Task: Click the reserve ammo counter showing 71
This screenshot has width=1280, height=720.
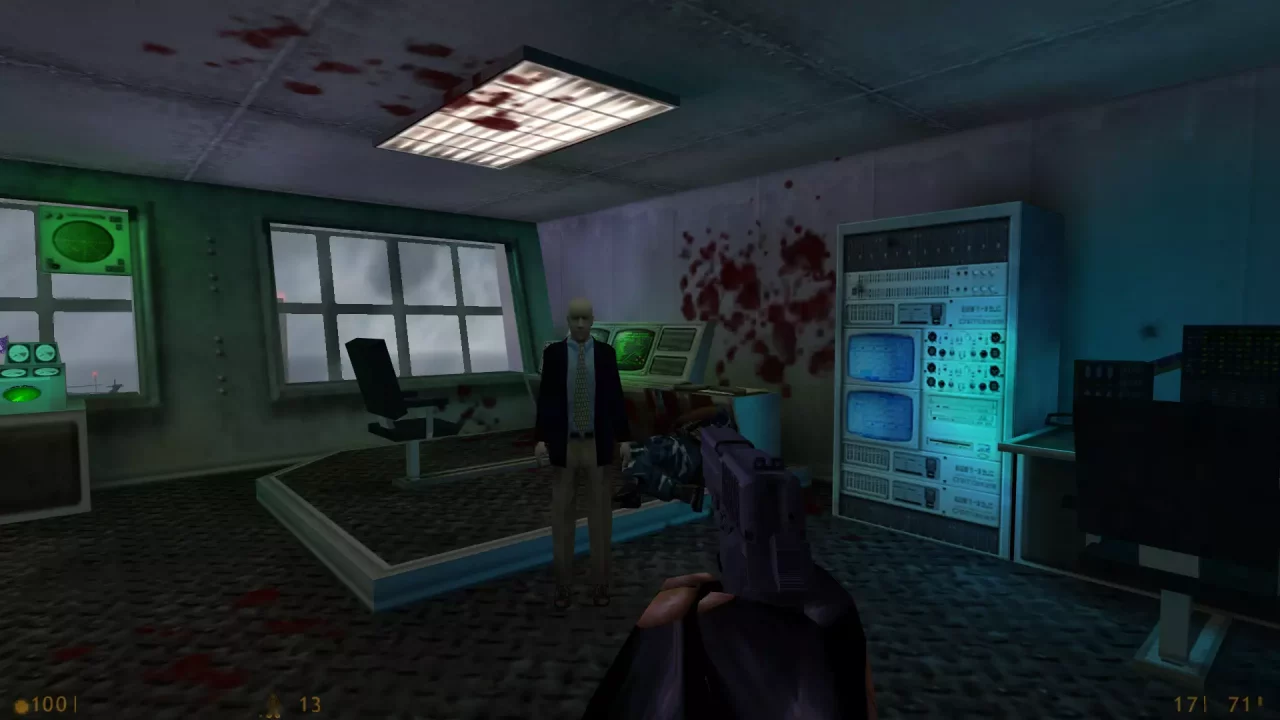Action: point(1238,704)
